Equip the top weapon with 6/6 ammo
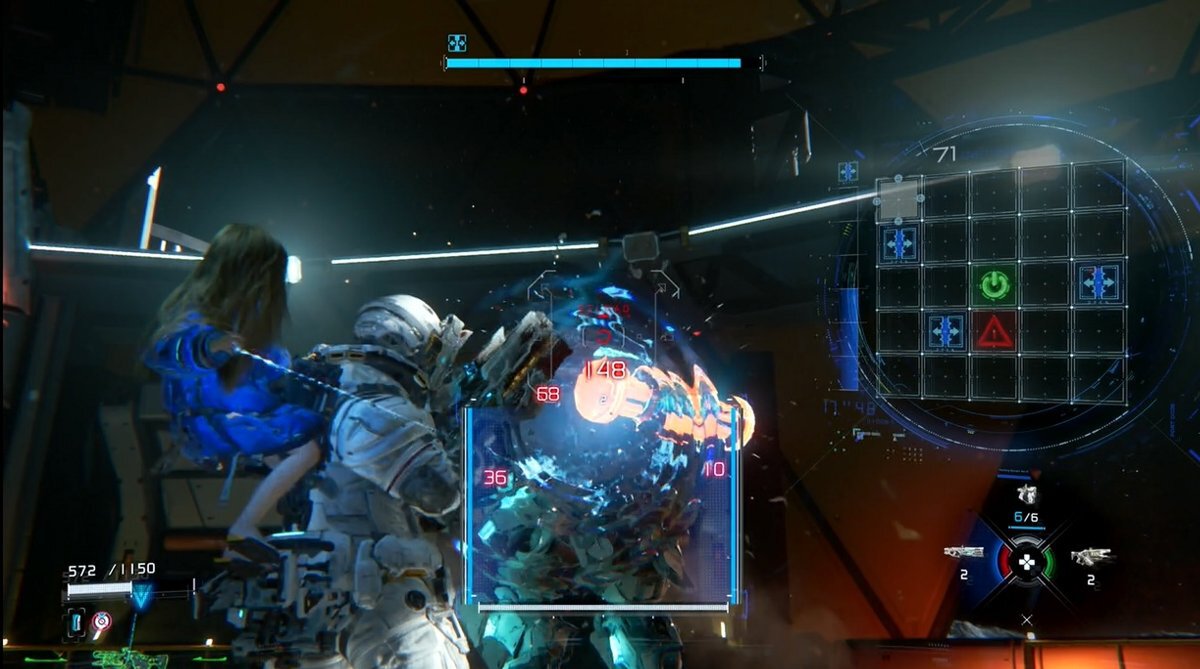The image size is (1200, 669). pos(1026,495)
